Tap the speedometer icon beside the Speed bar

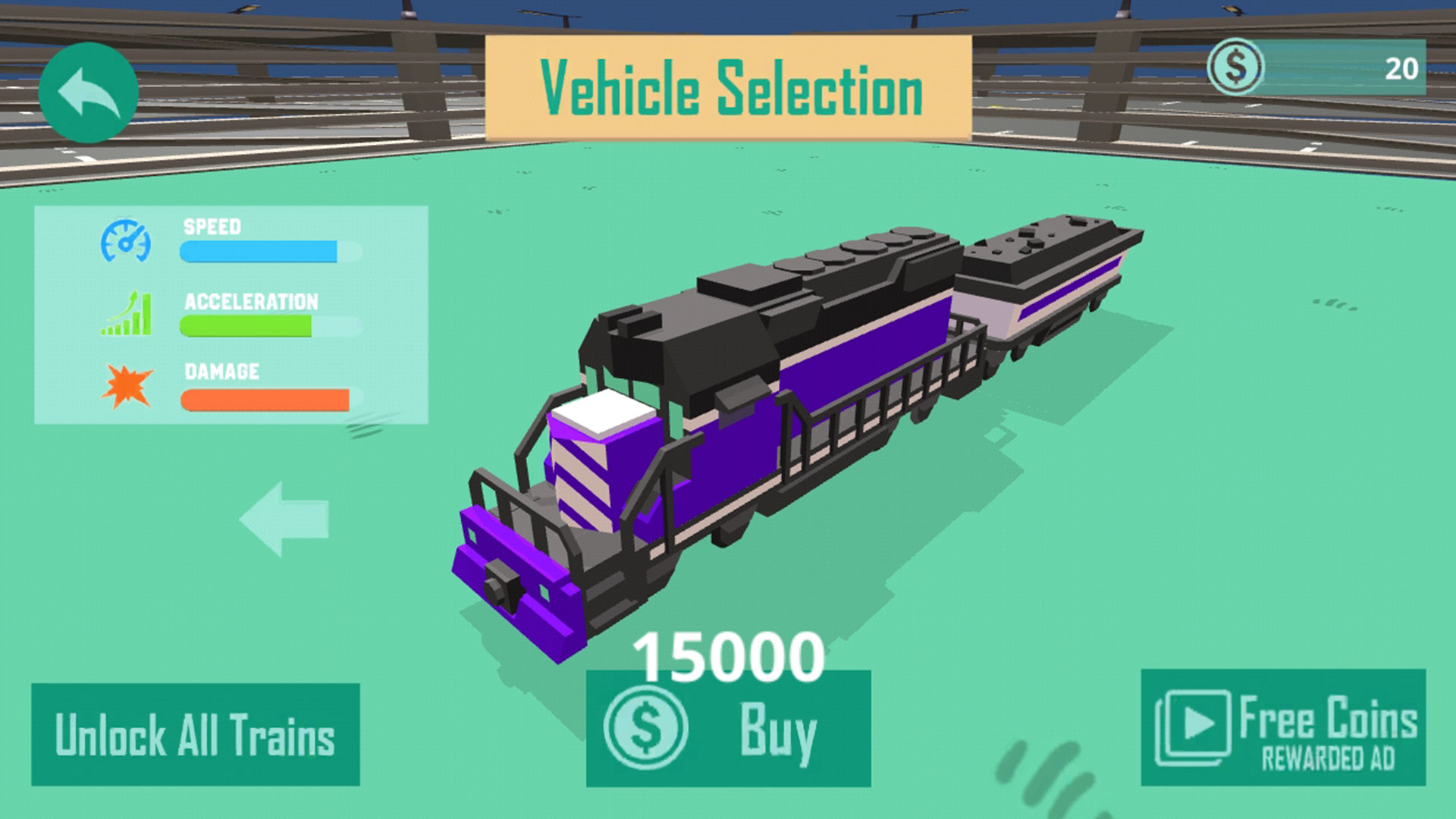click(x=127, y=243)
